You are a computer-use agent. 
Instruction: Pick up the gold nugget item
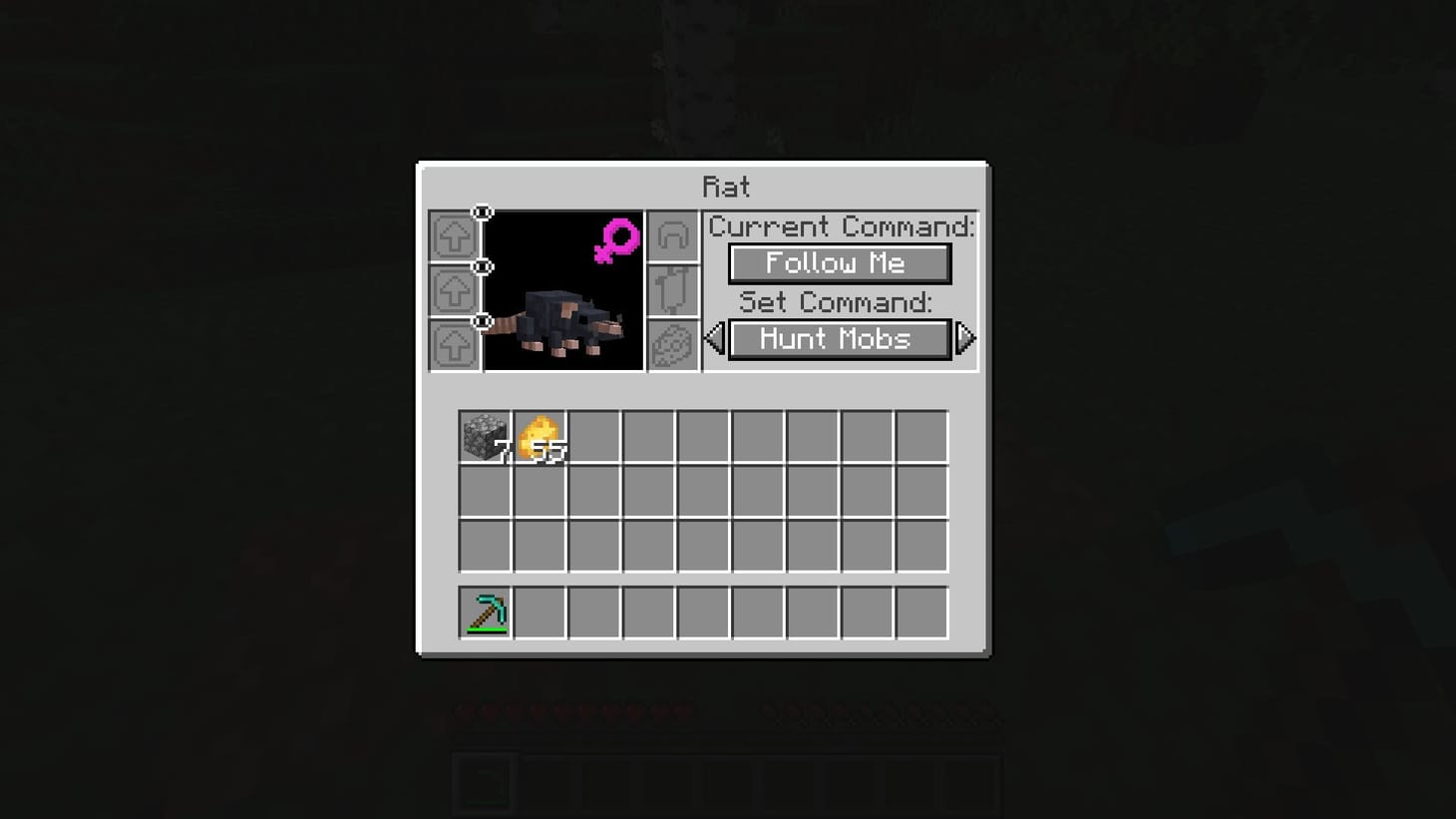pos(539,436)
